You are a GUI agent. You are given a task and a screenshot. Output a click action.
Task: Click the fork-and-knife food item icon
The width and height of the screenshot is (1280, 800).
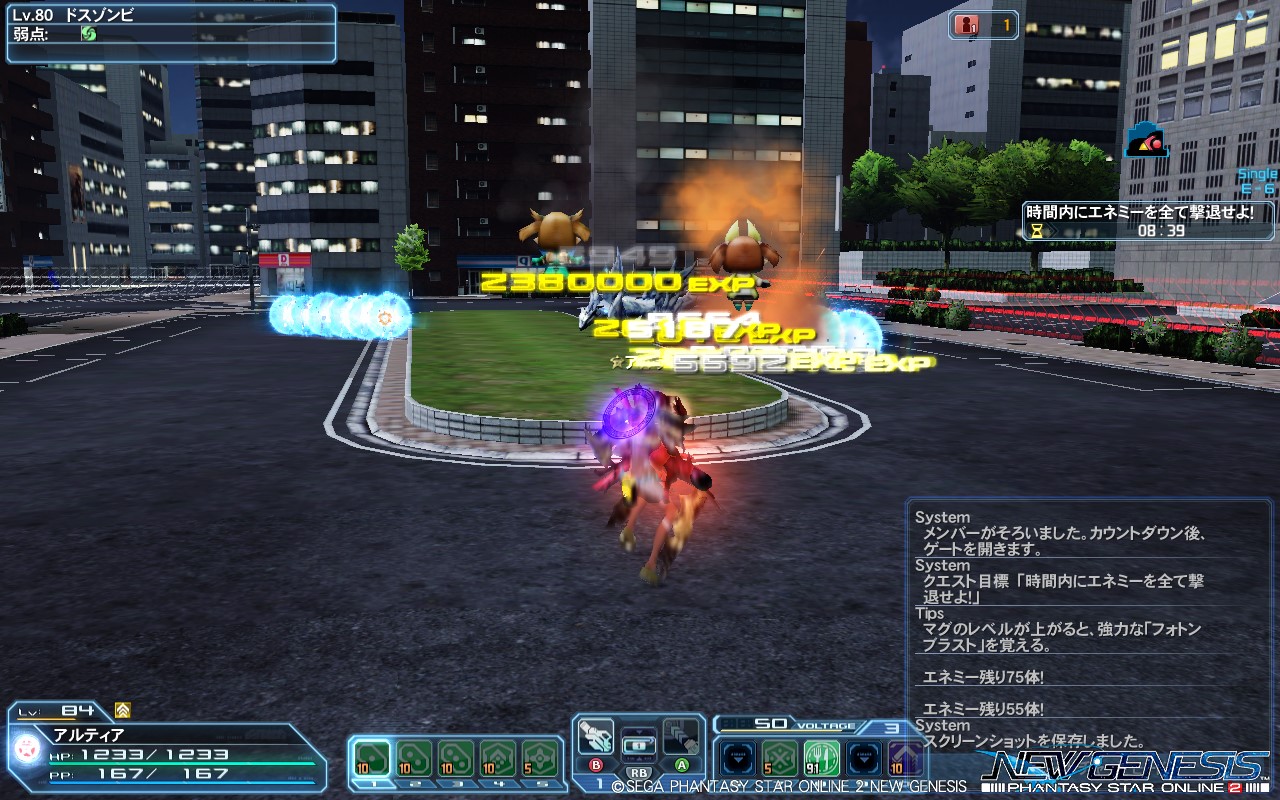point(820,756)
